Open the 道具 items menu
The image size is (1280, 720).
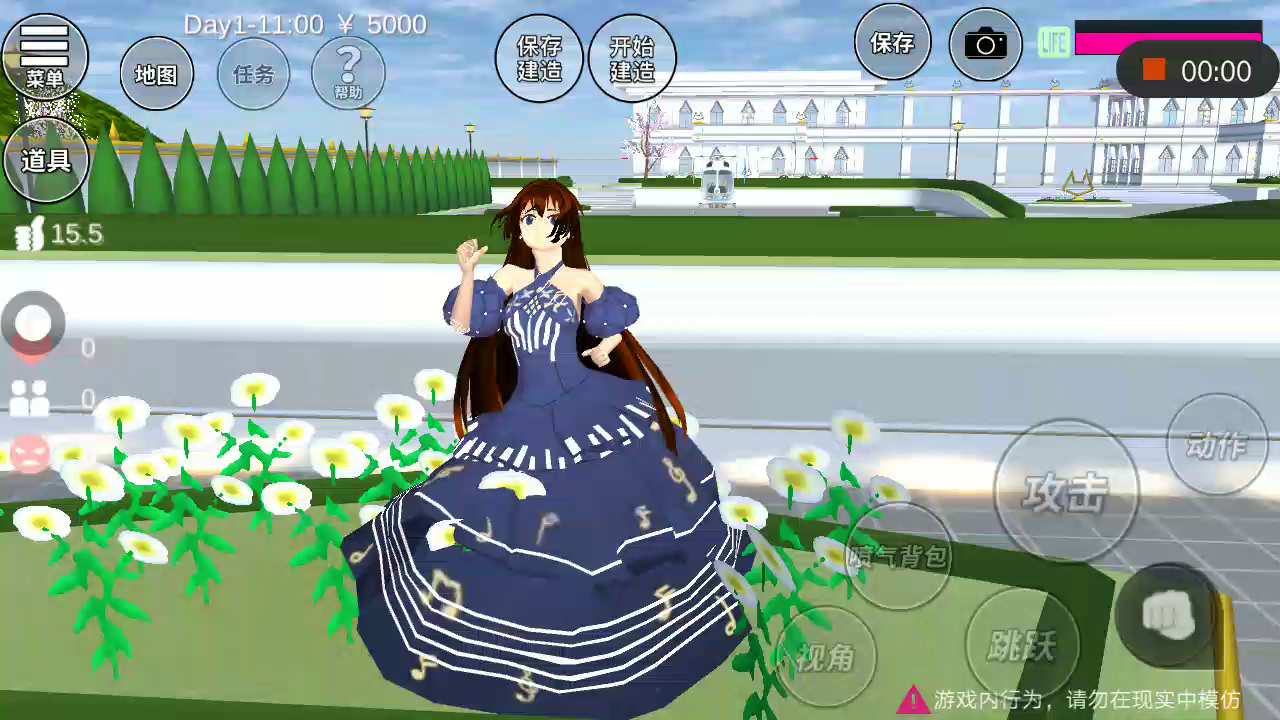coord(46,160)
